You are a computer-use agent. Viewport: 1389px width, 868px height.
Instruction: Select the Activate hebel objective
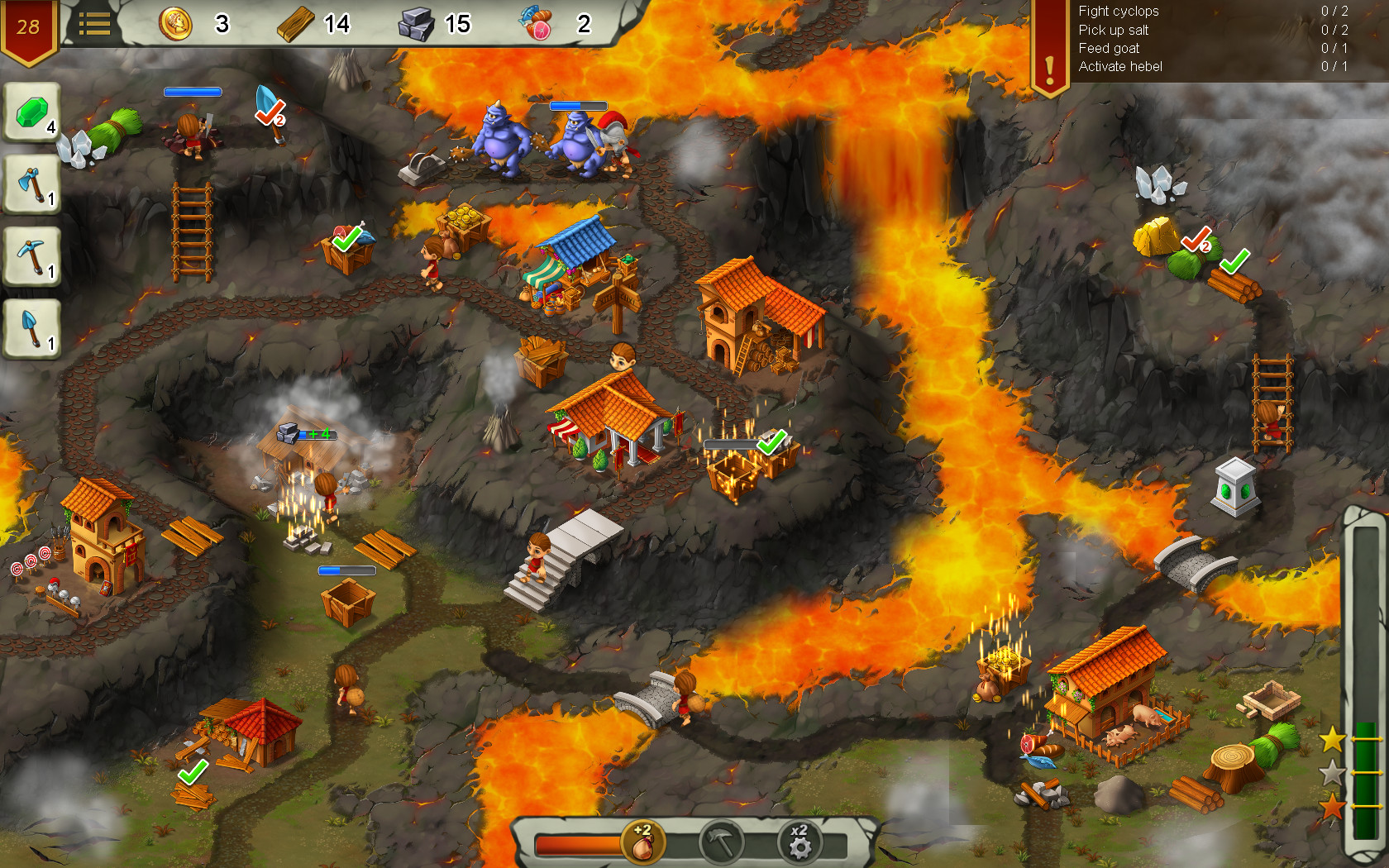click(1119, 67)
